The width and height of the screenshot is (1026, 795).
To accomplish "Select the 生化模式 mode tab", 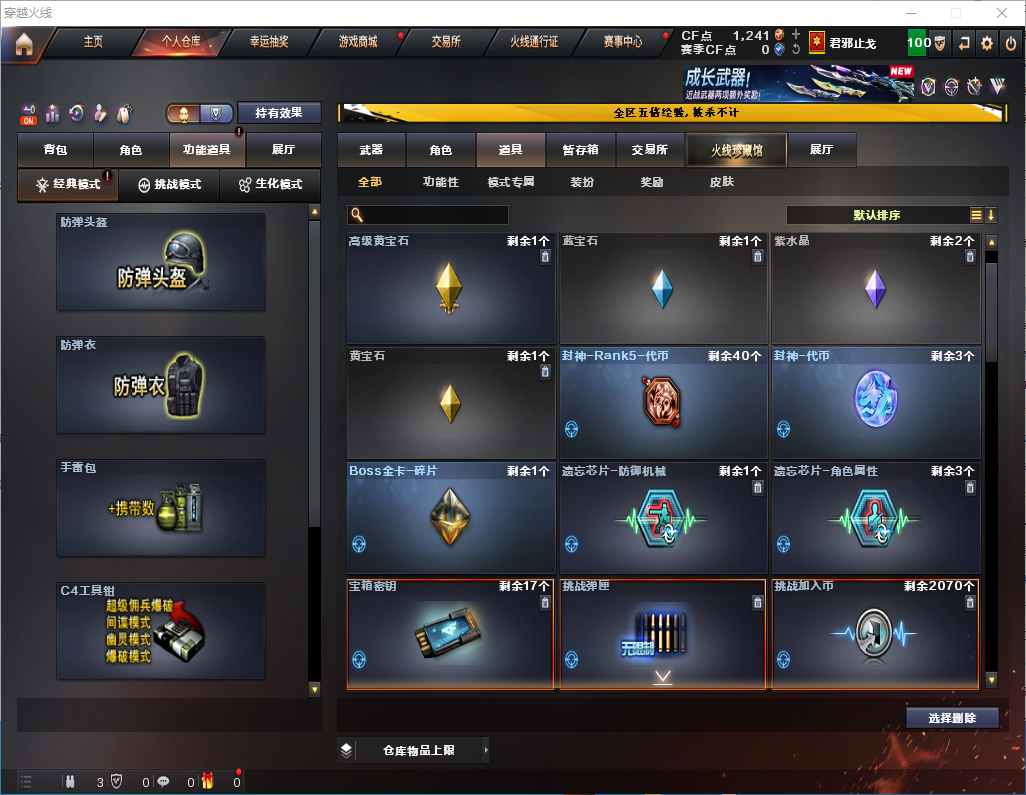I will [x=270, y=185].
